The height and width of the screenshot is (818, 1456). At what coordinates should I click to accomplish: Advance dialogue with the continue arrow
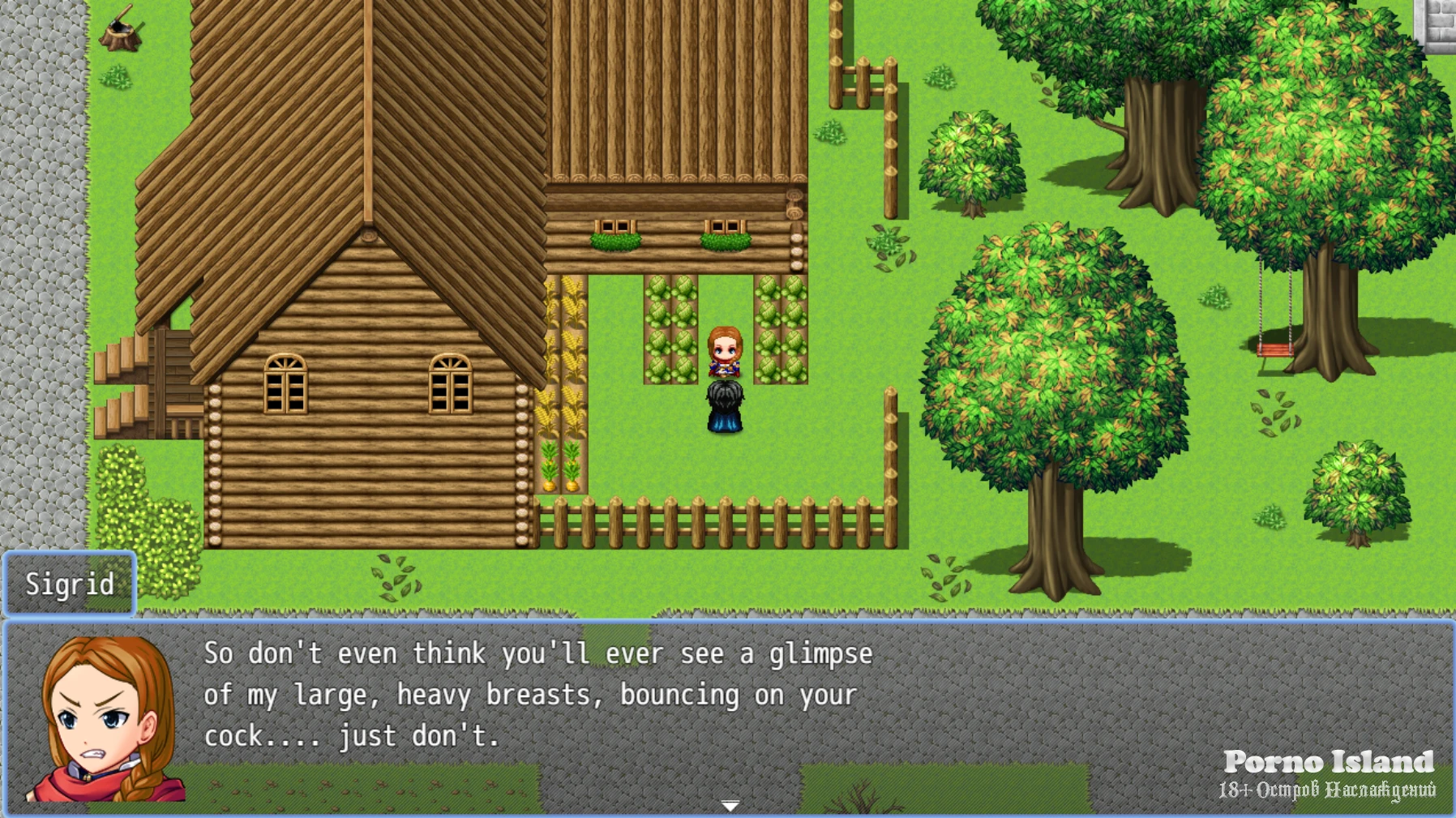tap(730, 805)
